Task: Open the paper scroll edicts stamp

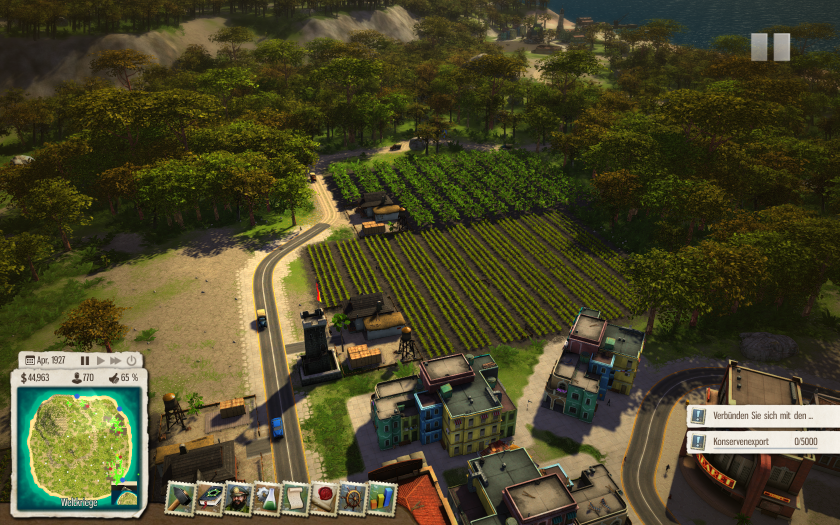Action: (296, 497)
